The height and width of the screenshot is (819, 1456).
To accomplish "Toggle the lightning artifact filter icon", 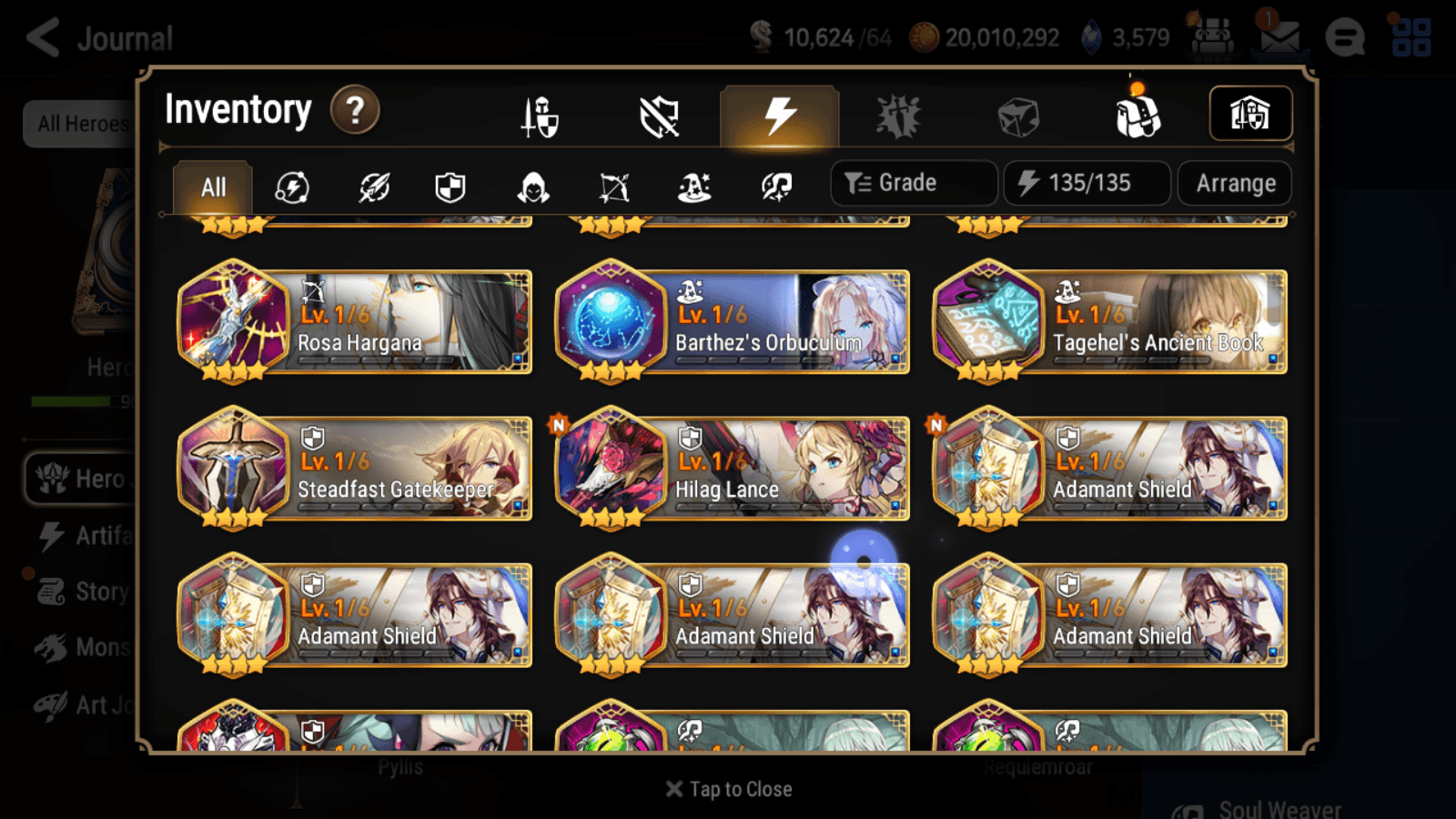I will (x=291, y=187).
